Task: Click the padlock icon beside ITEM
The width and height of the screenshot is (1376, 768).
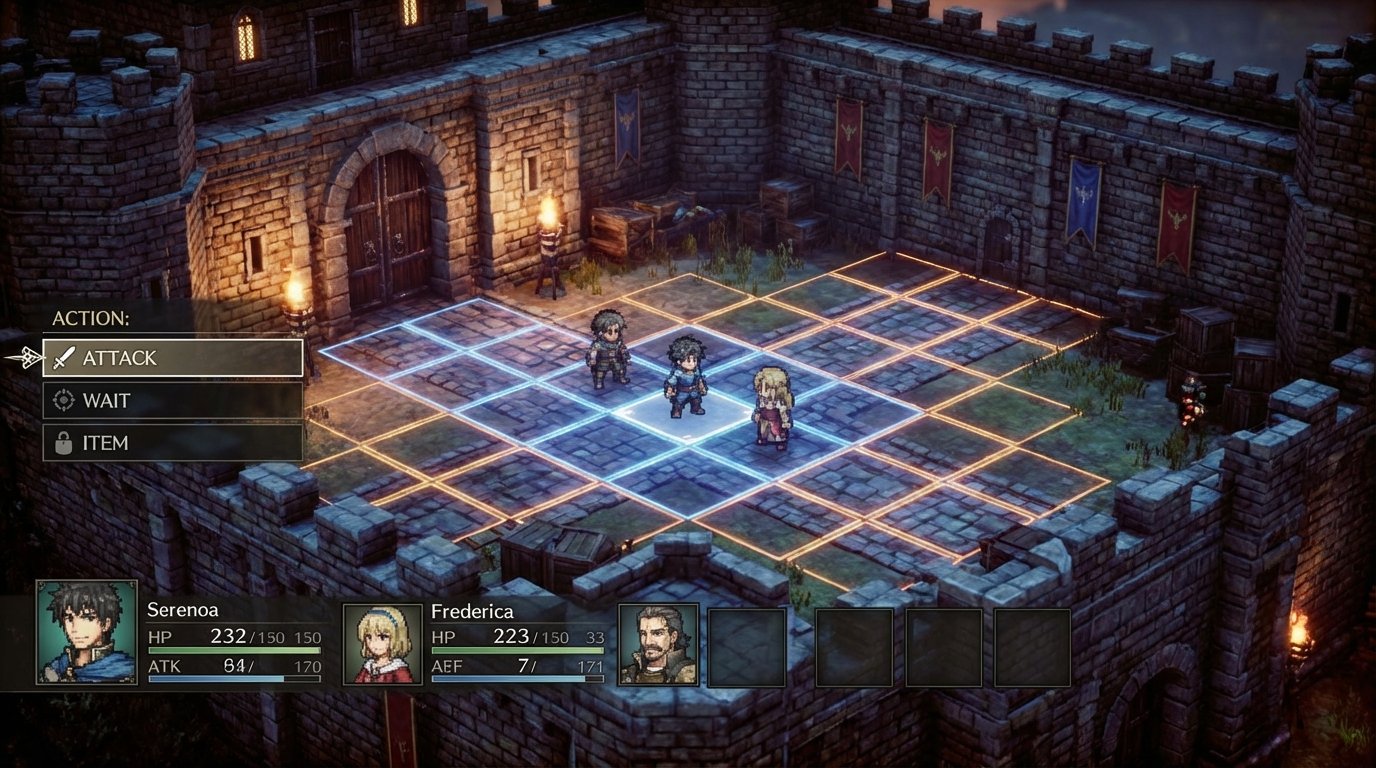Action: [x=62, y=442]
